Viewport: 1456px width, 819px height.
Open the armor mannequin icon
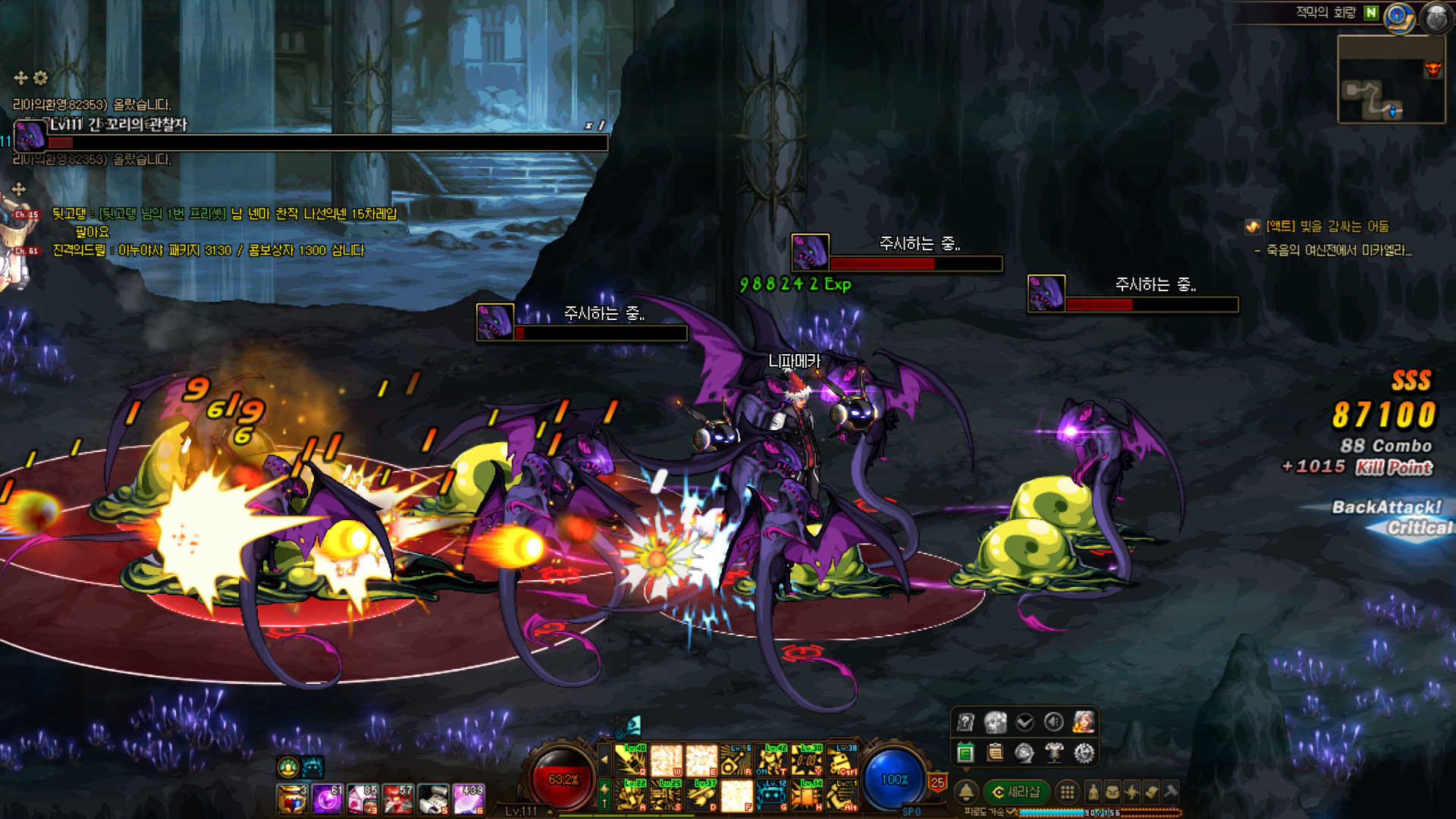pyautogui.click(x=1054, y=753)
